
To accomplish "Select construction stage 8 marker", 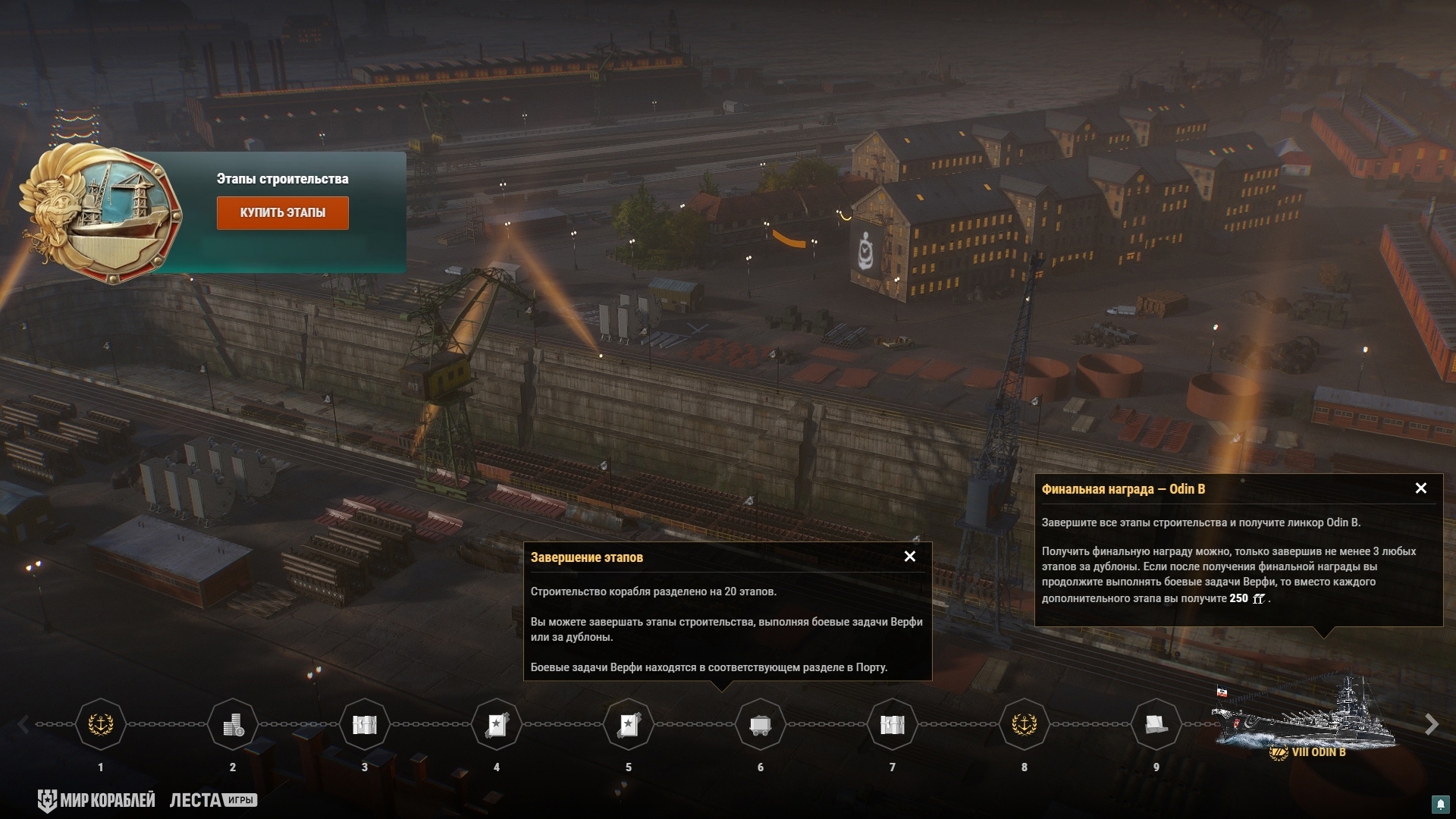I will pyautogui.click(x=1025, y=725).
